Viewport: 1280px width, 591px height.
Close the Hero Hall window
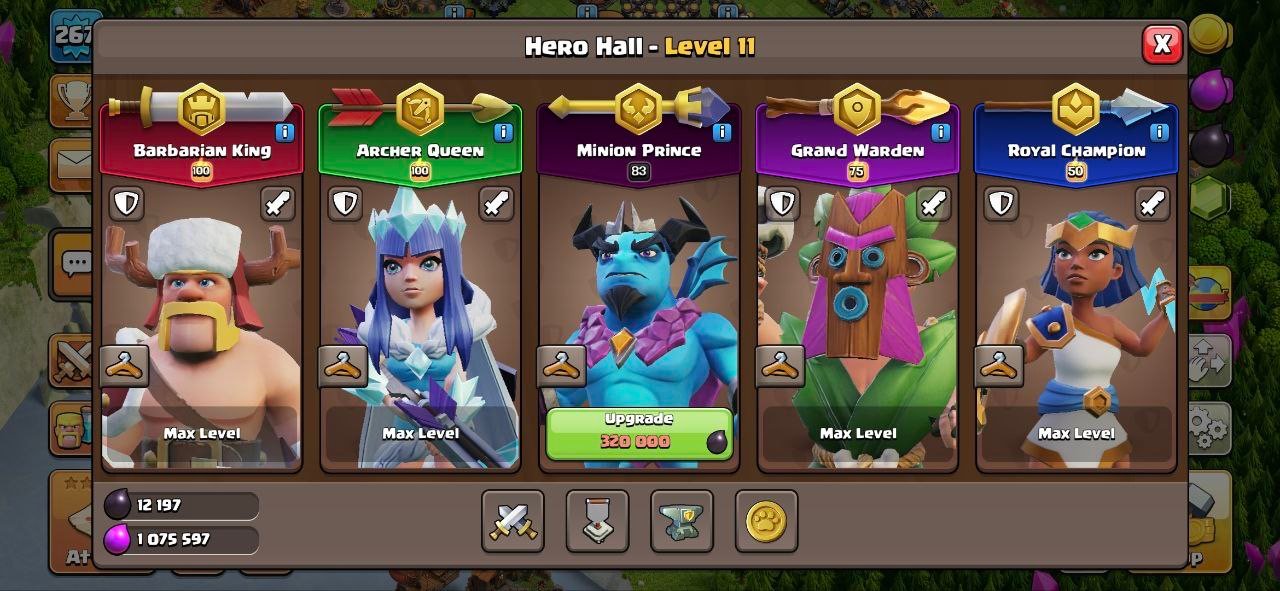click(1161, 44)
